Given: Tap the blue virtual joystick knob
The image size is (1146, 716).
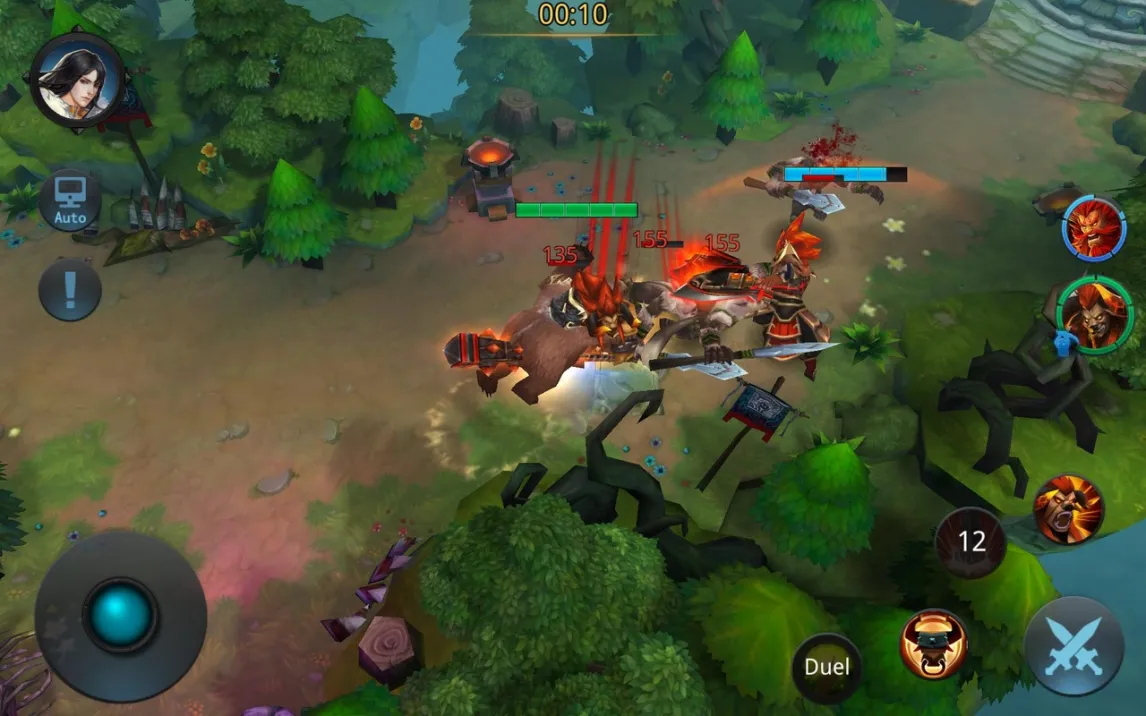Looking at the screenshot, I should tap(120, 613).
